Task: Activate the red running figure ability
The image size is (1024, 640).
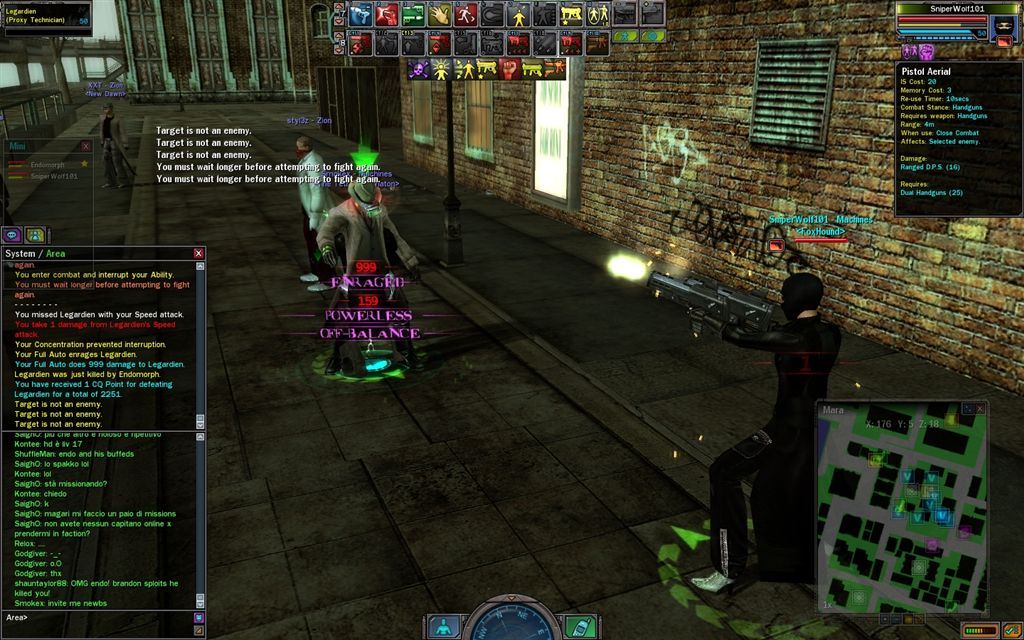Action: (x=465, y=14)
